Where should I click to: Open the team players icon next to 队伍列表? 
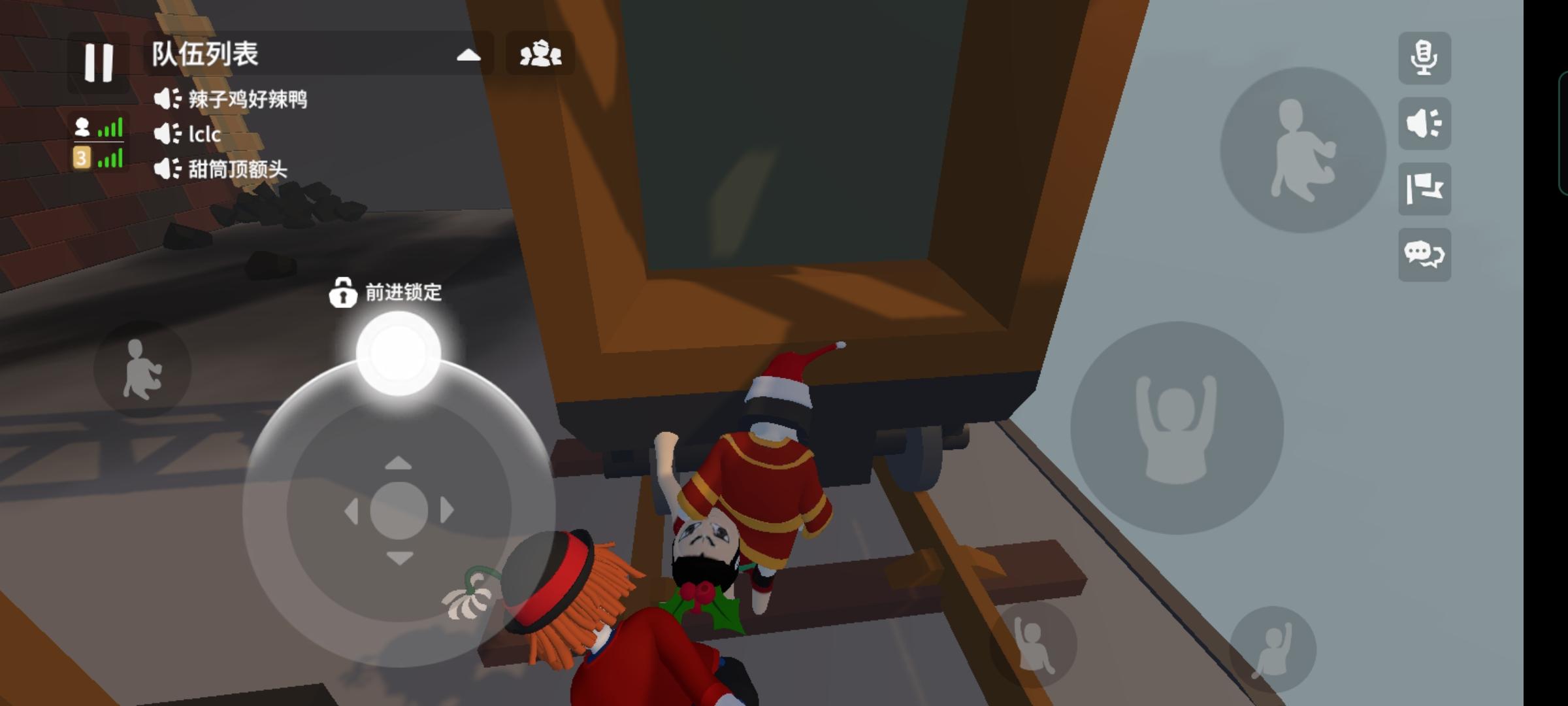pos(541,56)
